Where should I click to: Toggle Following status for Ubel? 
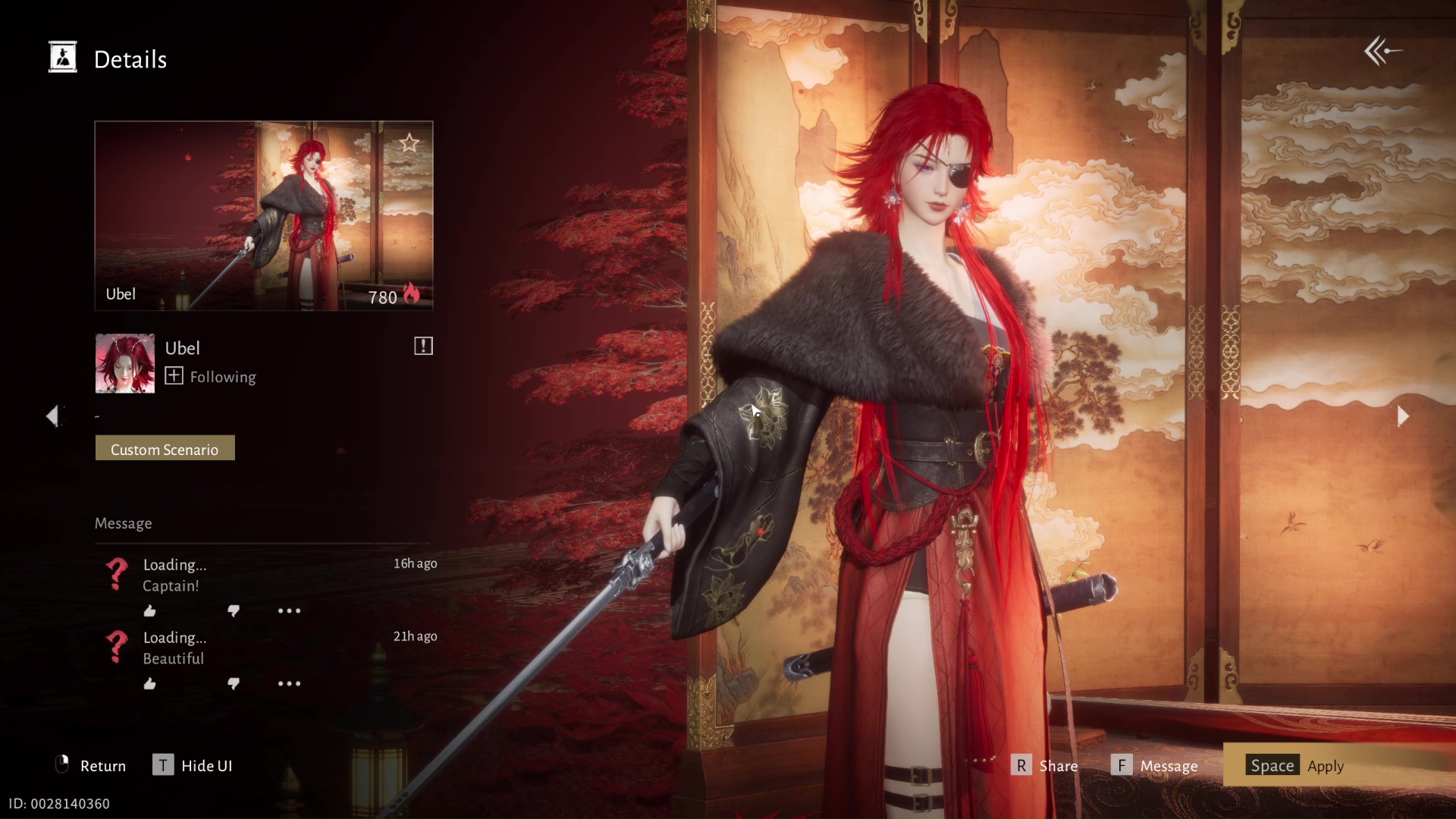(174, 376)
